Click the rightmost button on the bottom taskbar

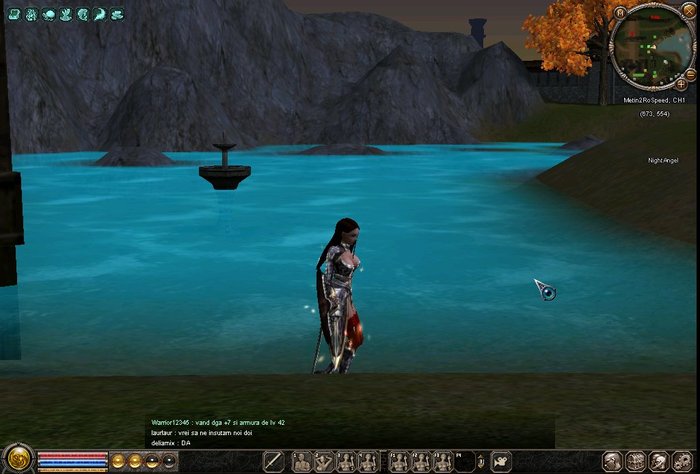point(683,461)
